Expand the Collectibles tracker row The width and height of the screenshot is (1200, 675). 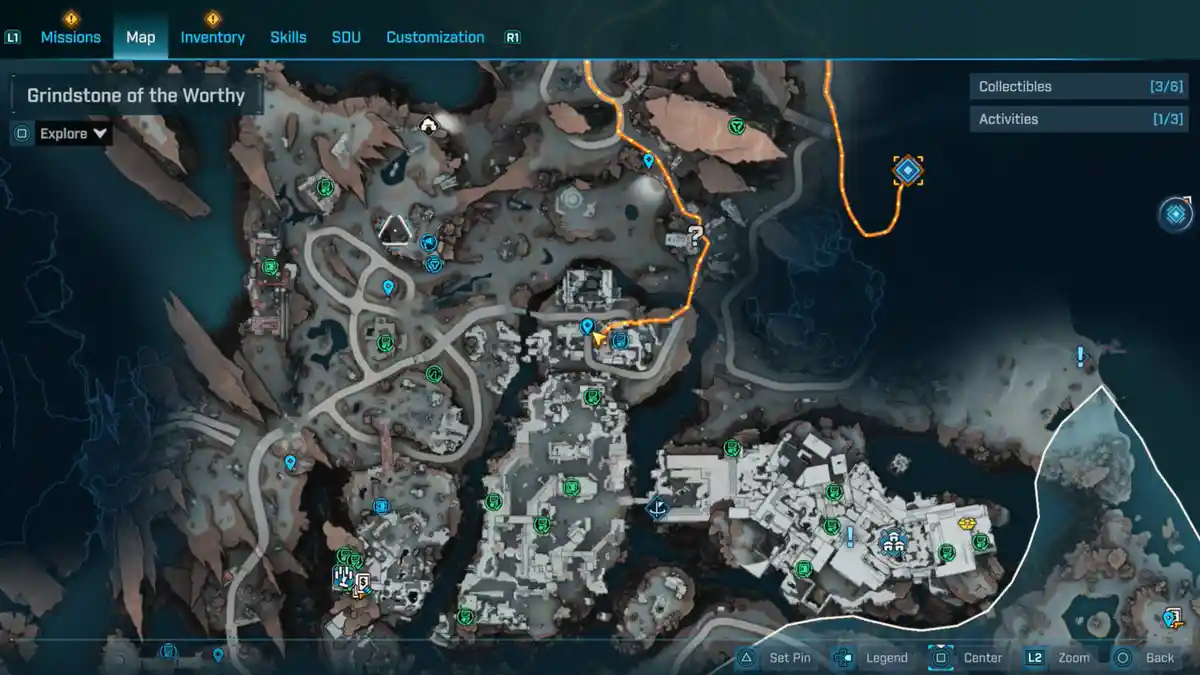click(x=1074, y=87)
